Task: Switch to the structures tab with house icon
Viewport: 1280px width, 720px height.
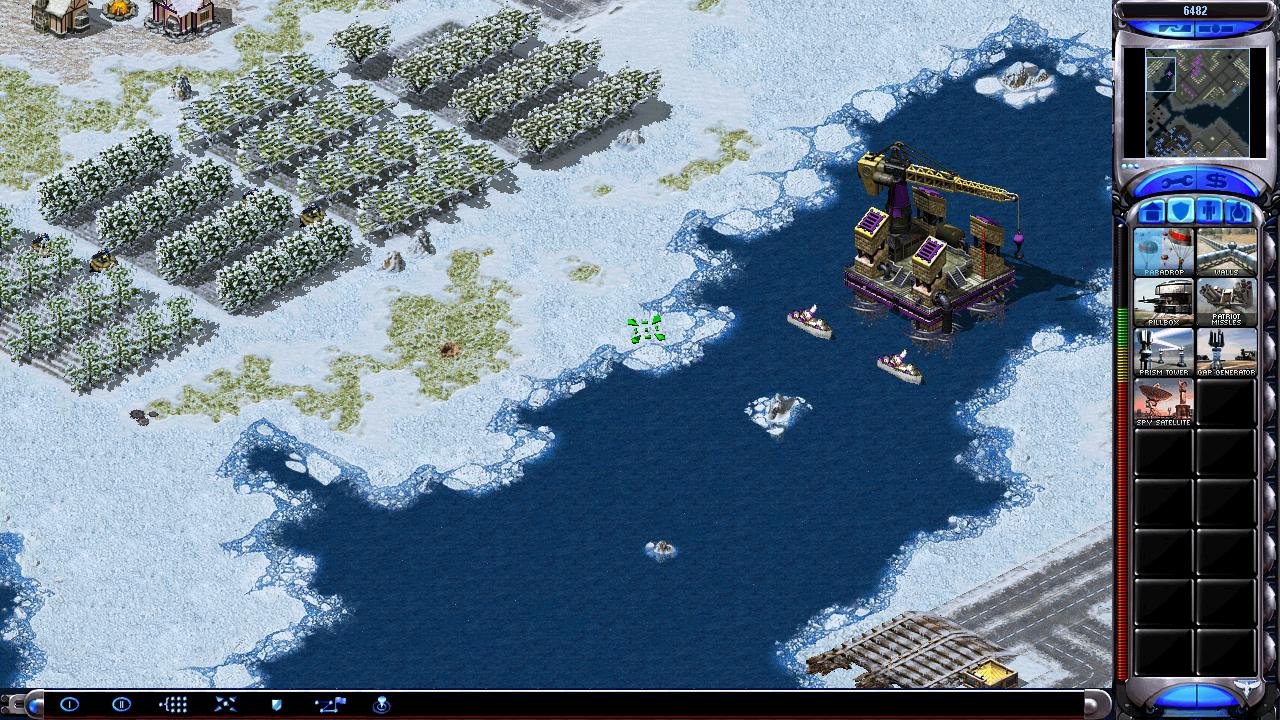Action: tap(1153, 212)
